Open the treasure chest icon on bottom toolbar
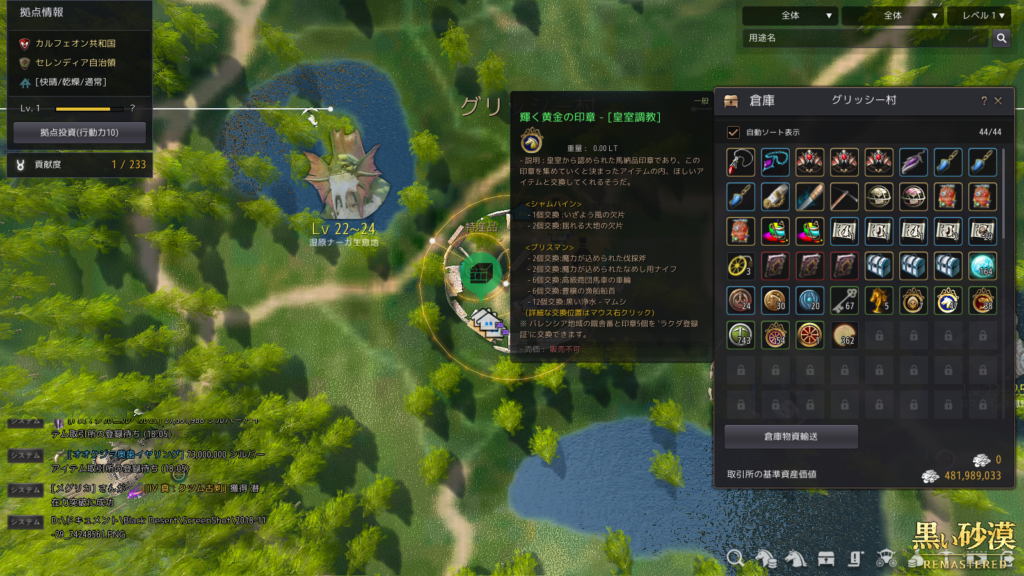Viewport: 1024px width, 576px height. point(826,558)
